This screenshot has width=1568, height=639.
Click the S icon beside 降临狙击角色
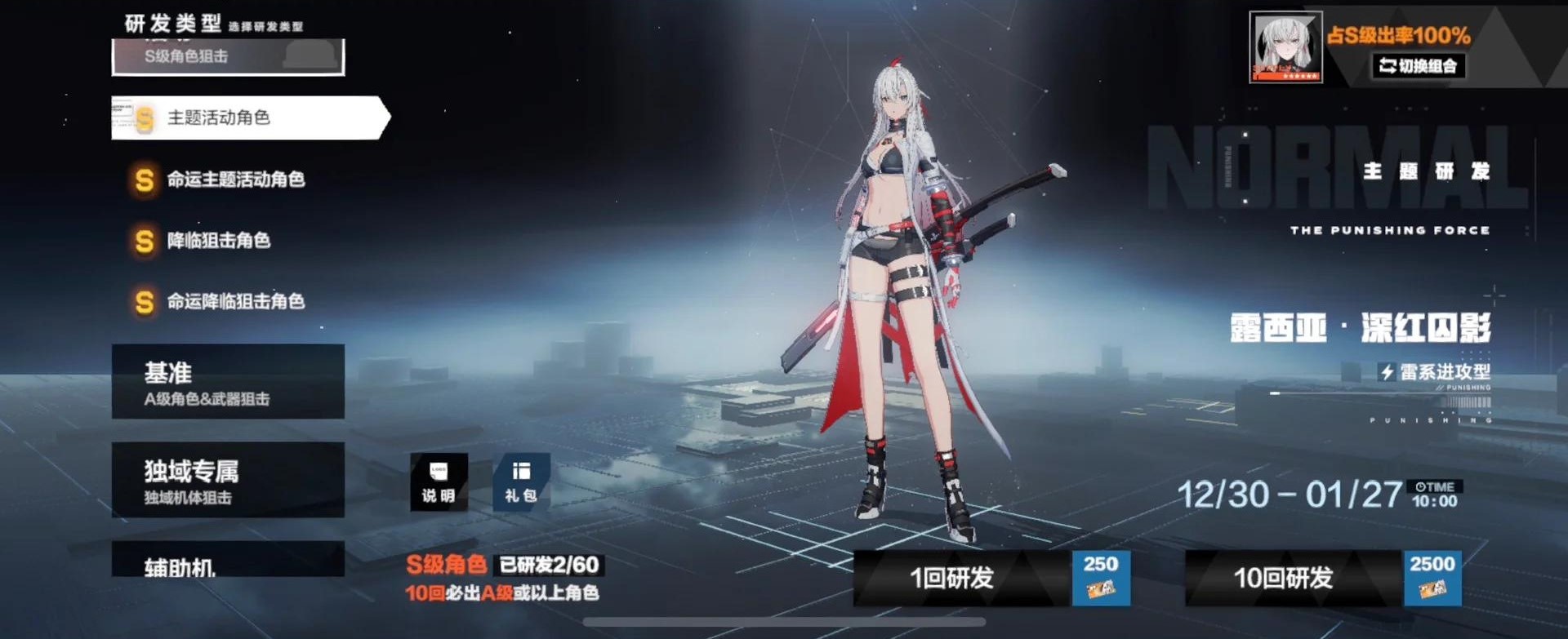pyautogui.click(x=143, y=241)
